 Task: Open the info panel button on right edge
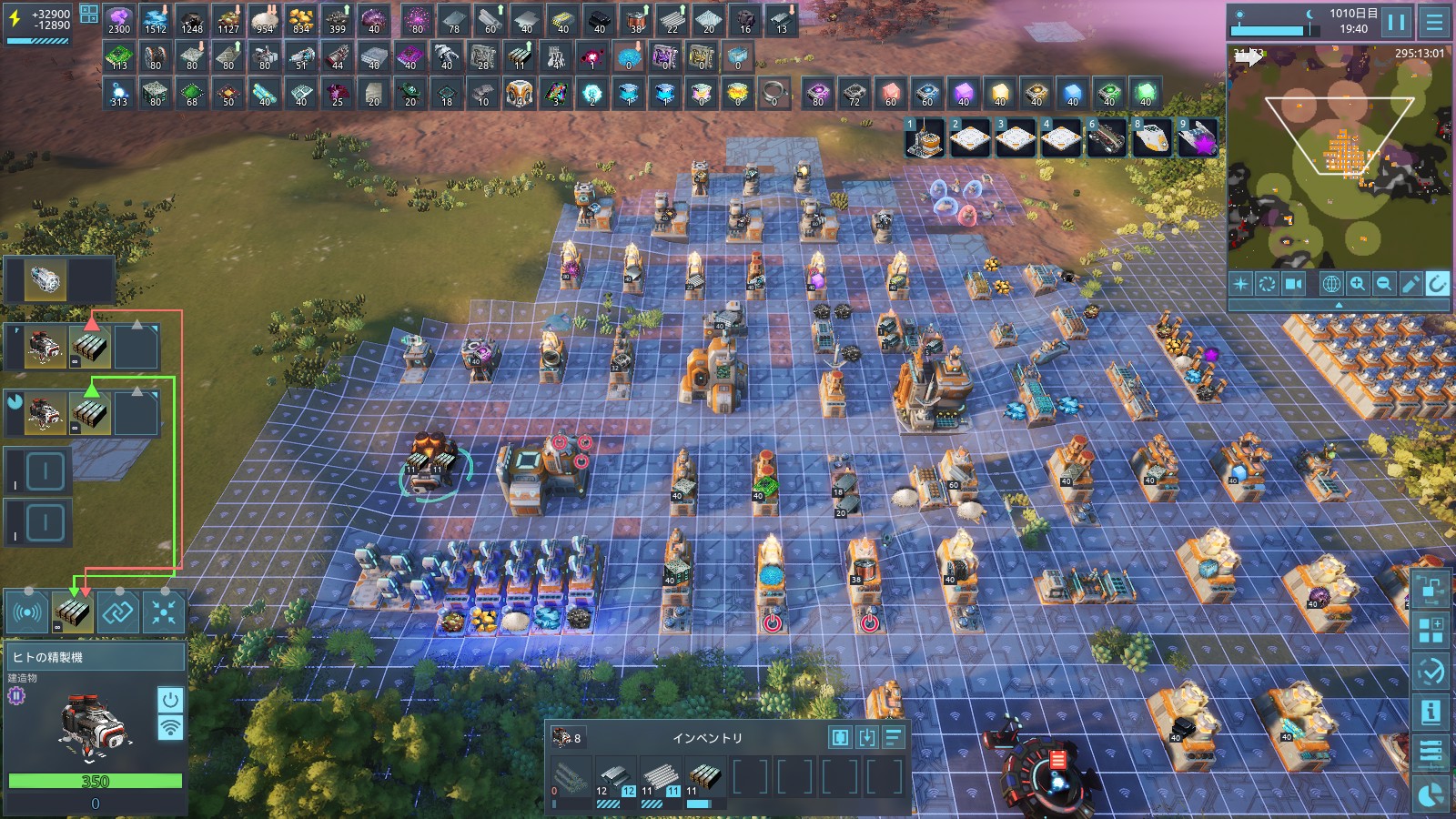tap(1431, 712)
